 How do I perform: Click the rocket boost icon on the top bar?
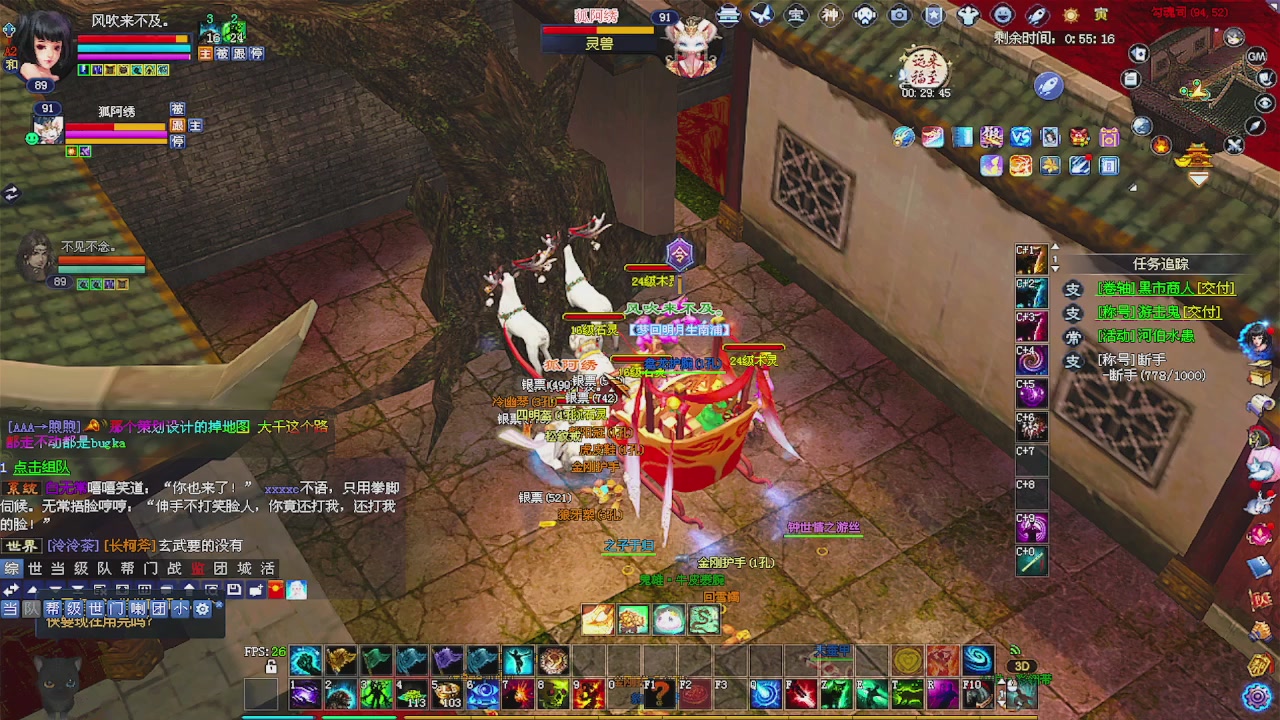point(1035,15)
